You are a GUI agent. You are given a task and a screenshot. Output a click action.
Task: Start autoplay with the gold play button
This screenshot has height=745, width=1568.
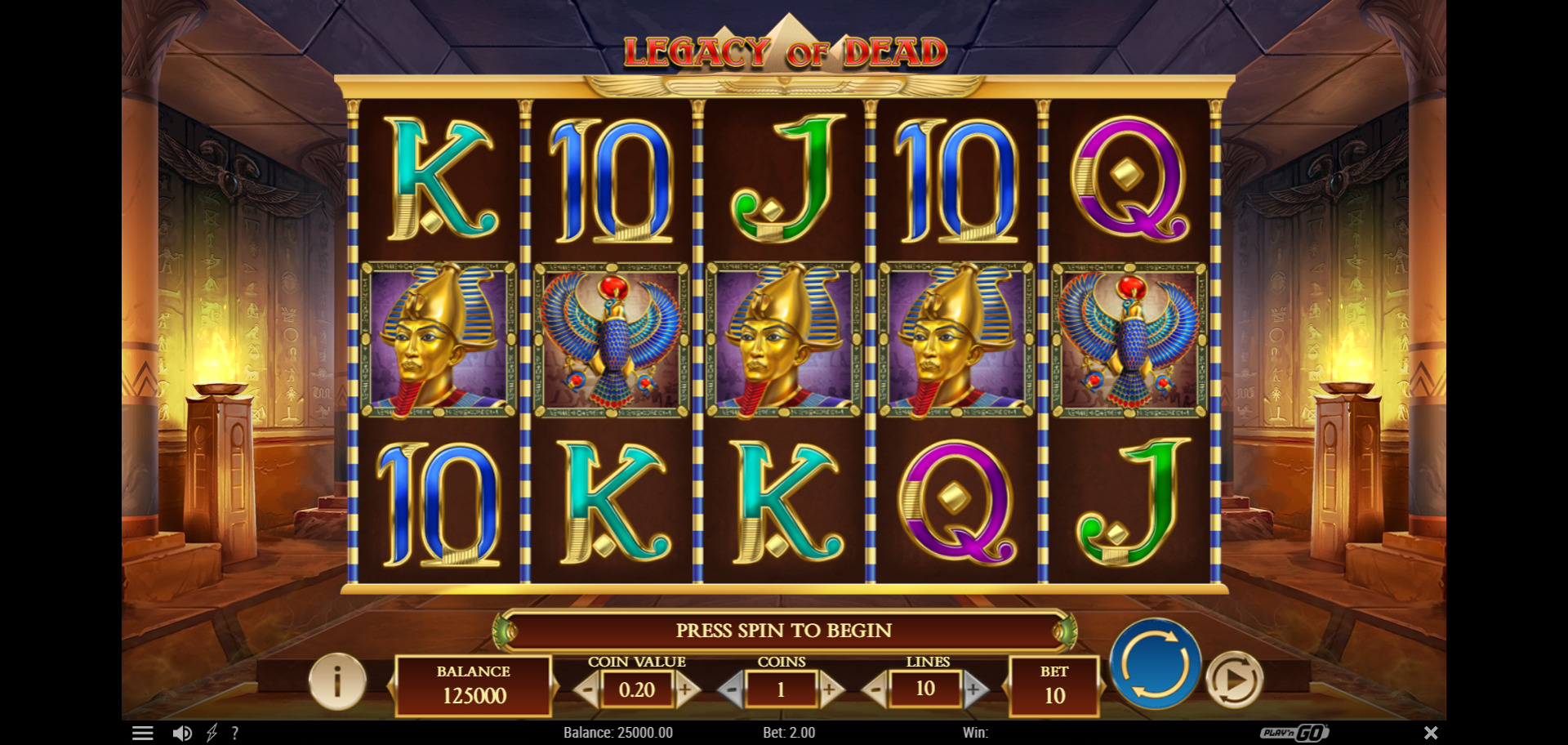point(1234,679)
